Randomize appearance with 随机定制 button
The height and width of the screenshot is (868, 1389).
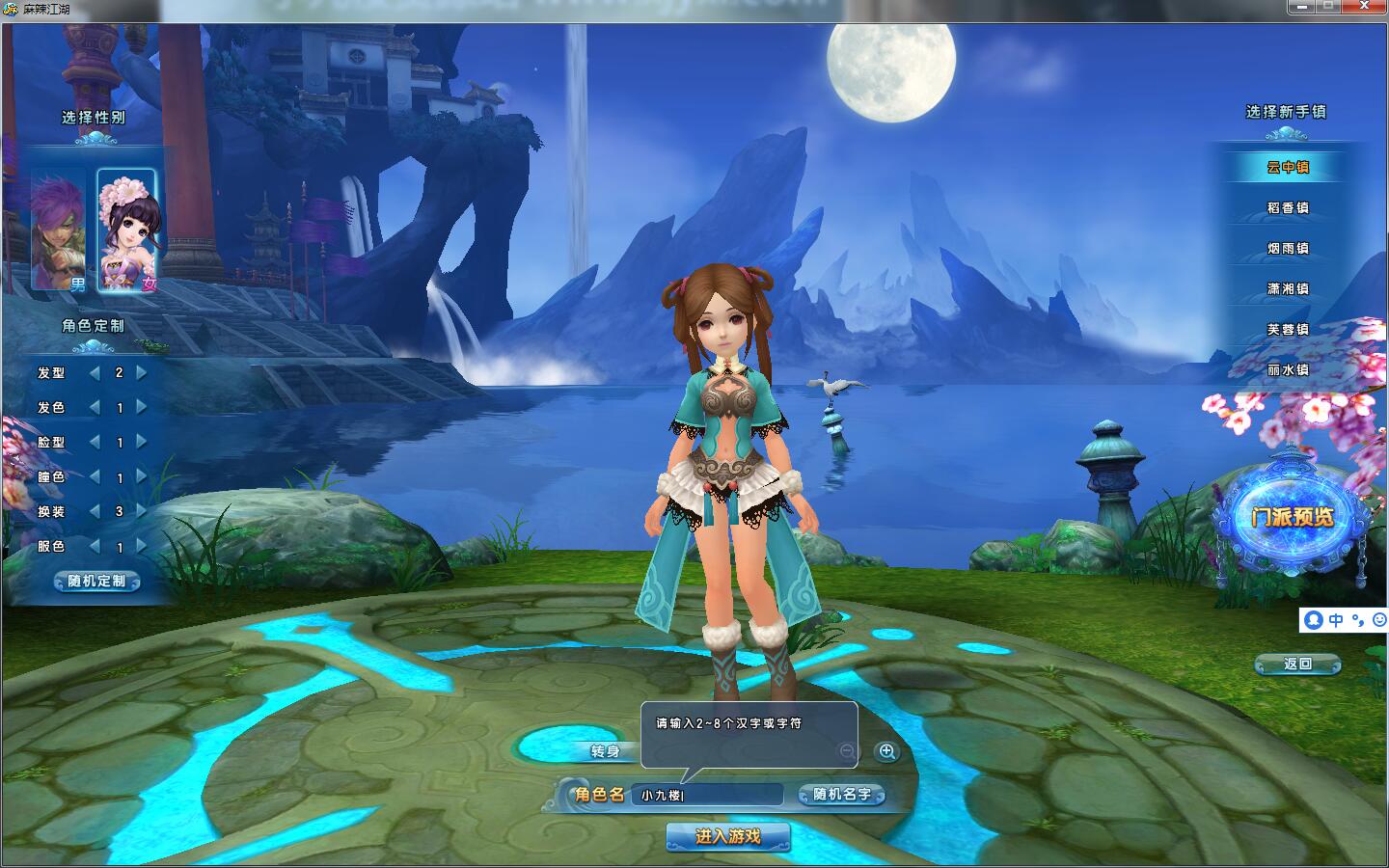96,581
